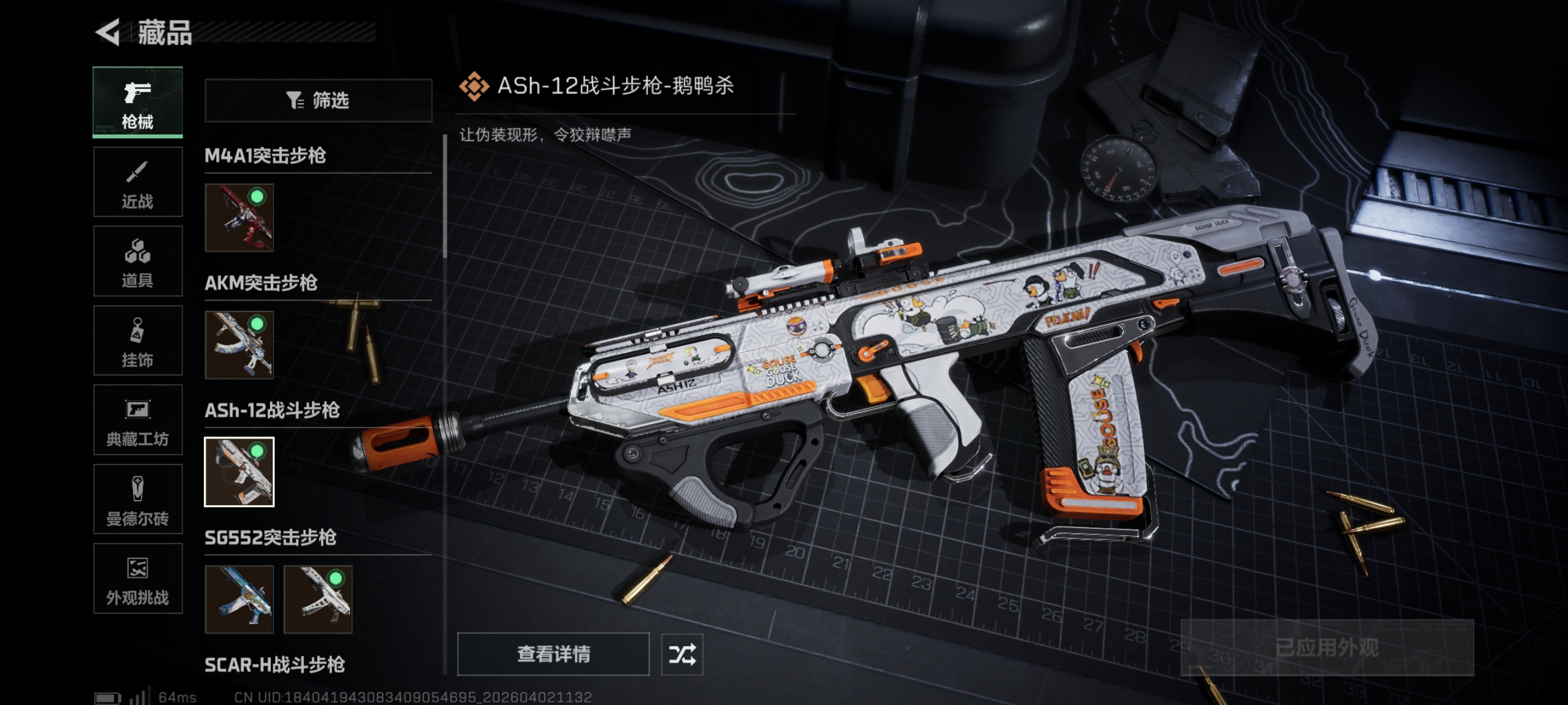Click the shuffle random skin button
This screenshot has height=705, width=1568.
point(682,654)
